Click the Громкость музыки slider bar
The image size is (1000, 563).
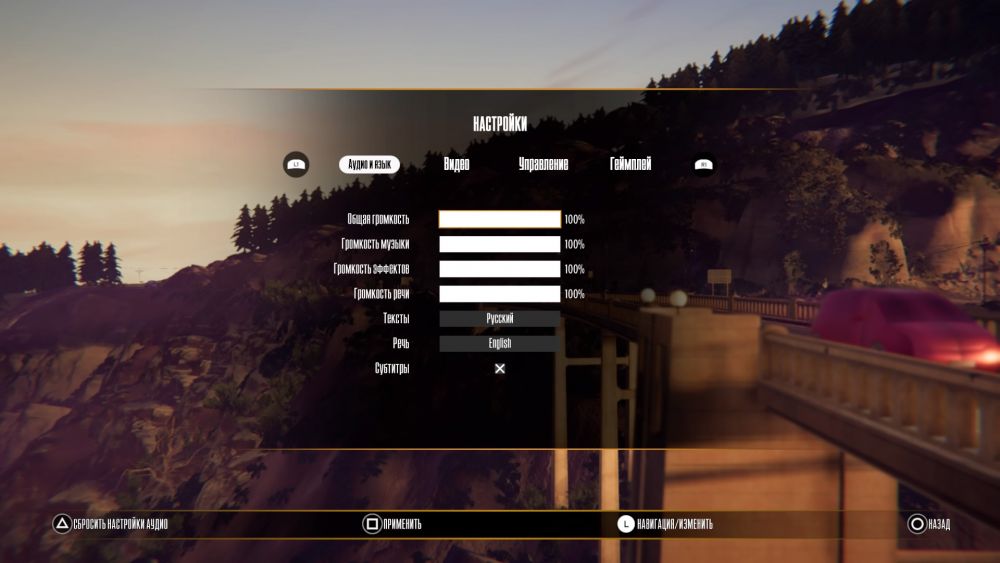click(500, 244)
